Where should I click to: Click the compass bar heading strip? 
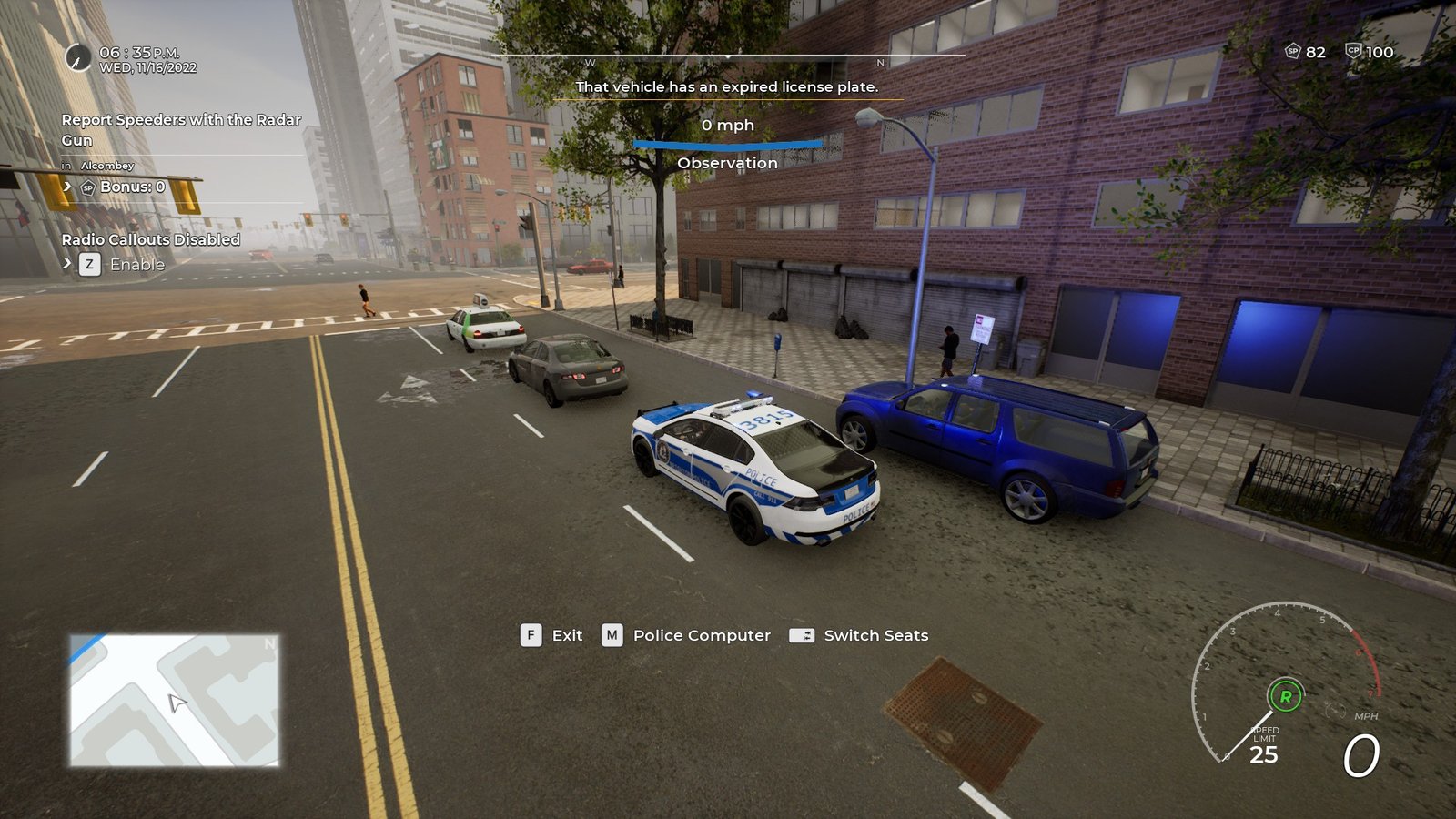[728, 58]
